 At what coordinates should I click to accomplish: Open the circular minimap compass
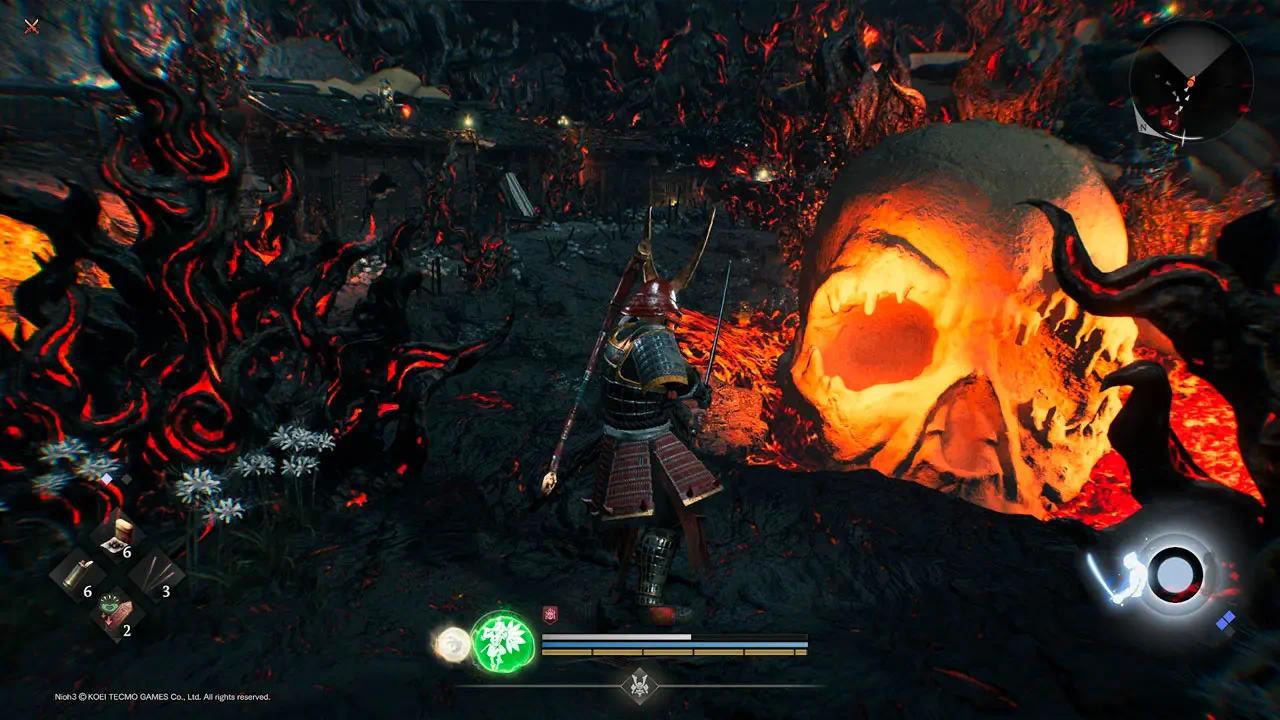pyautogui.click(x=1190, y=80)
